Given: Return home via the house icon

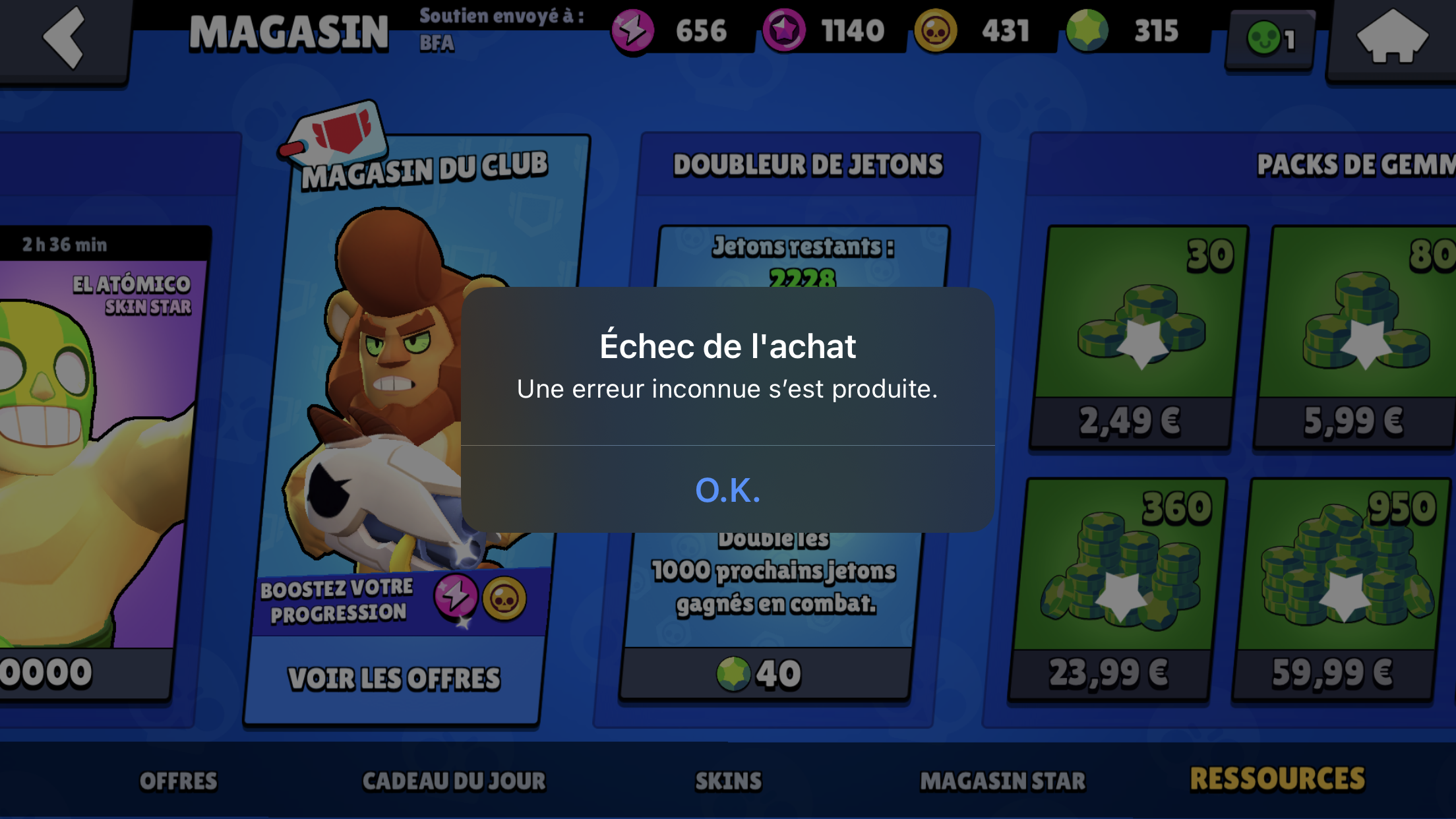Looking at the screenshot, I should point(1391,38).
